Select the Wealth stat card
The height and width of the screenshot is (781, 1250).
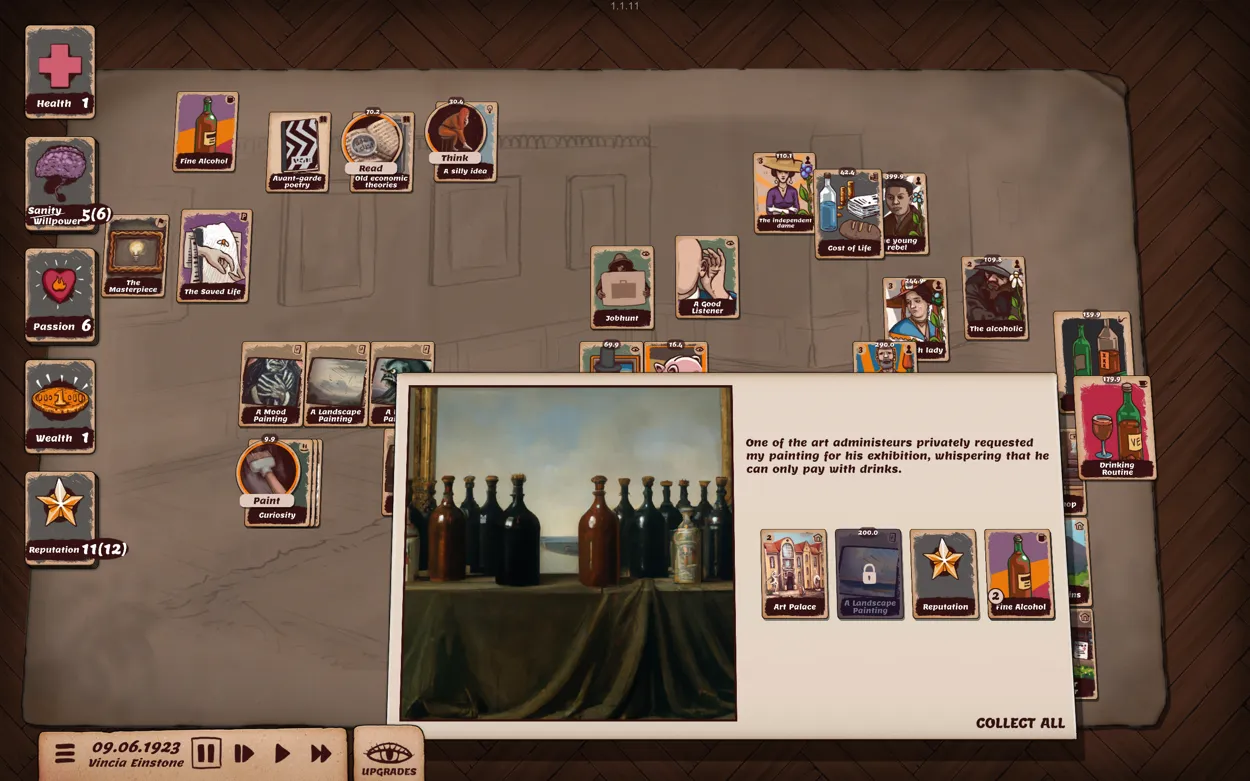click(x=60, y=406)
